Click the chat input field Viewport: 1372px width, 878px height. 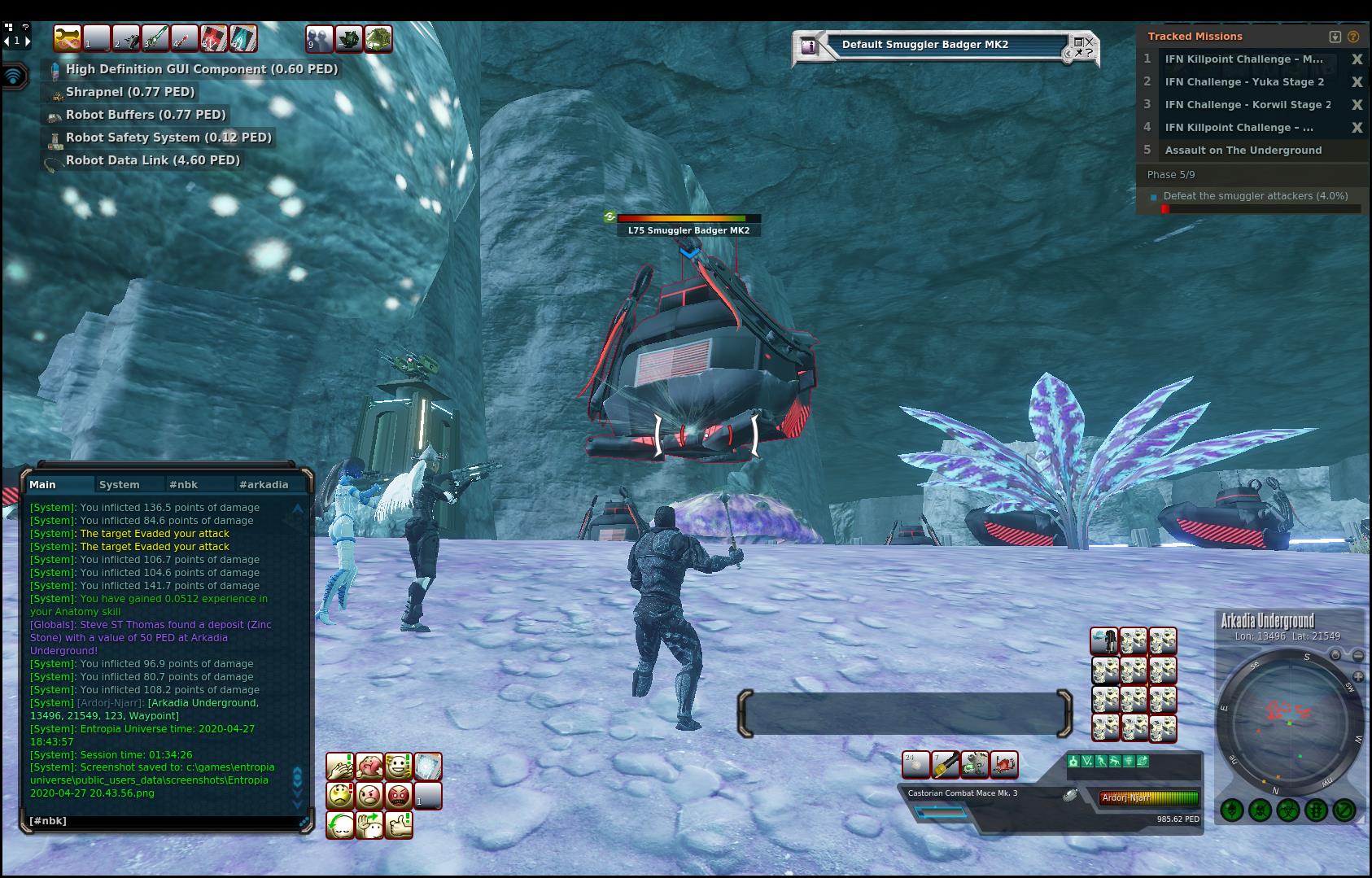pyautogui.click(x=163, y=821)
